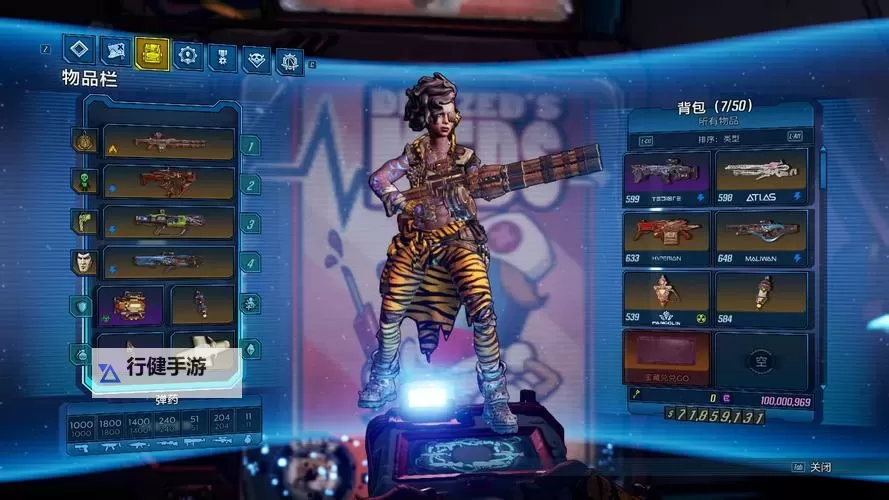
Task: Switch to the yellow backpack inventory tab
Action: tap(152, 52)
